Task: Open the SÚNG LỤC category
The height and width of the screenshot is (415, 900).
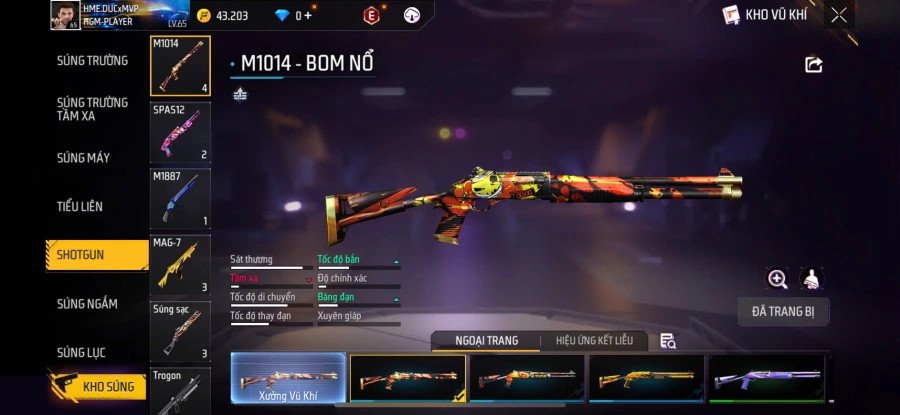Action: 81,352
